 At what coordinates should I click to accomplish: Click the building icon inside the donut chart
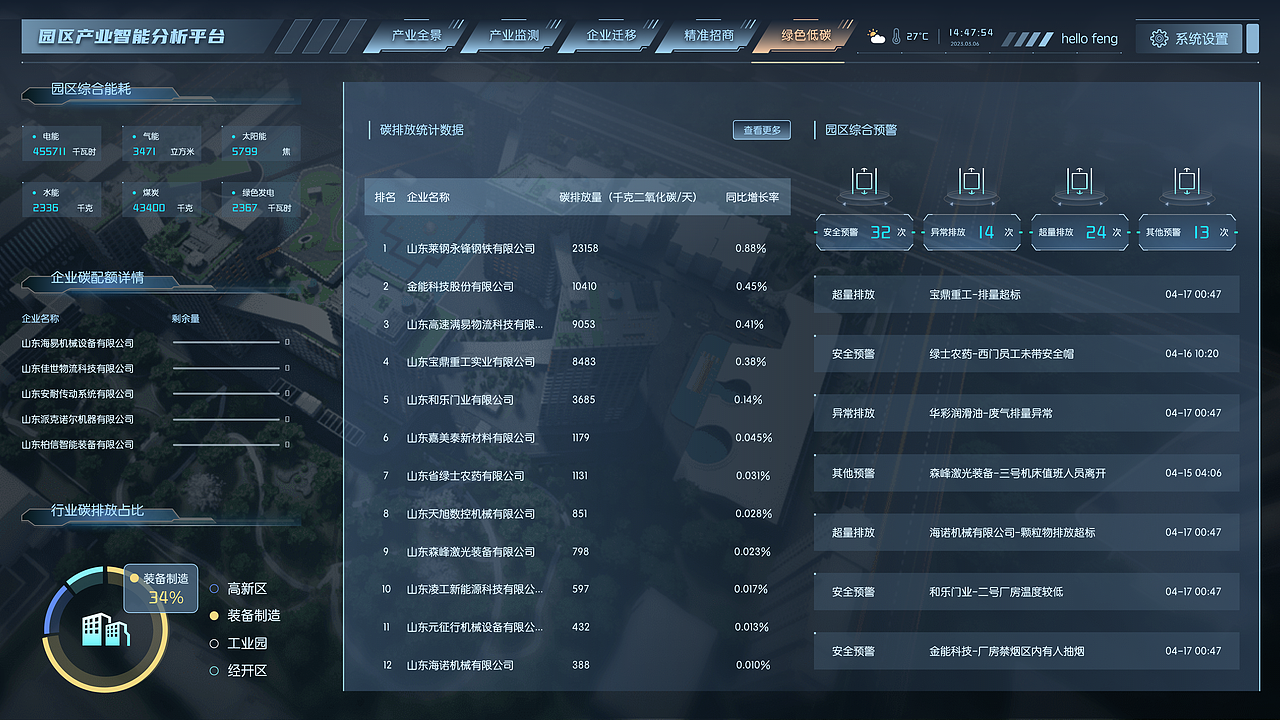tap(104, 628)
